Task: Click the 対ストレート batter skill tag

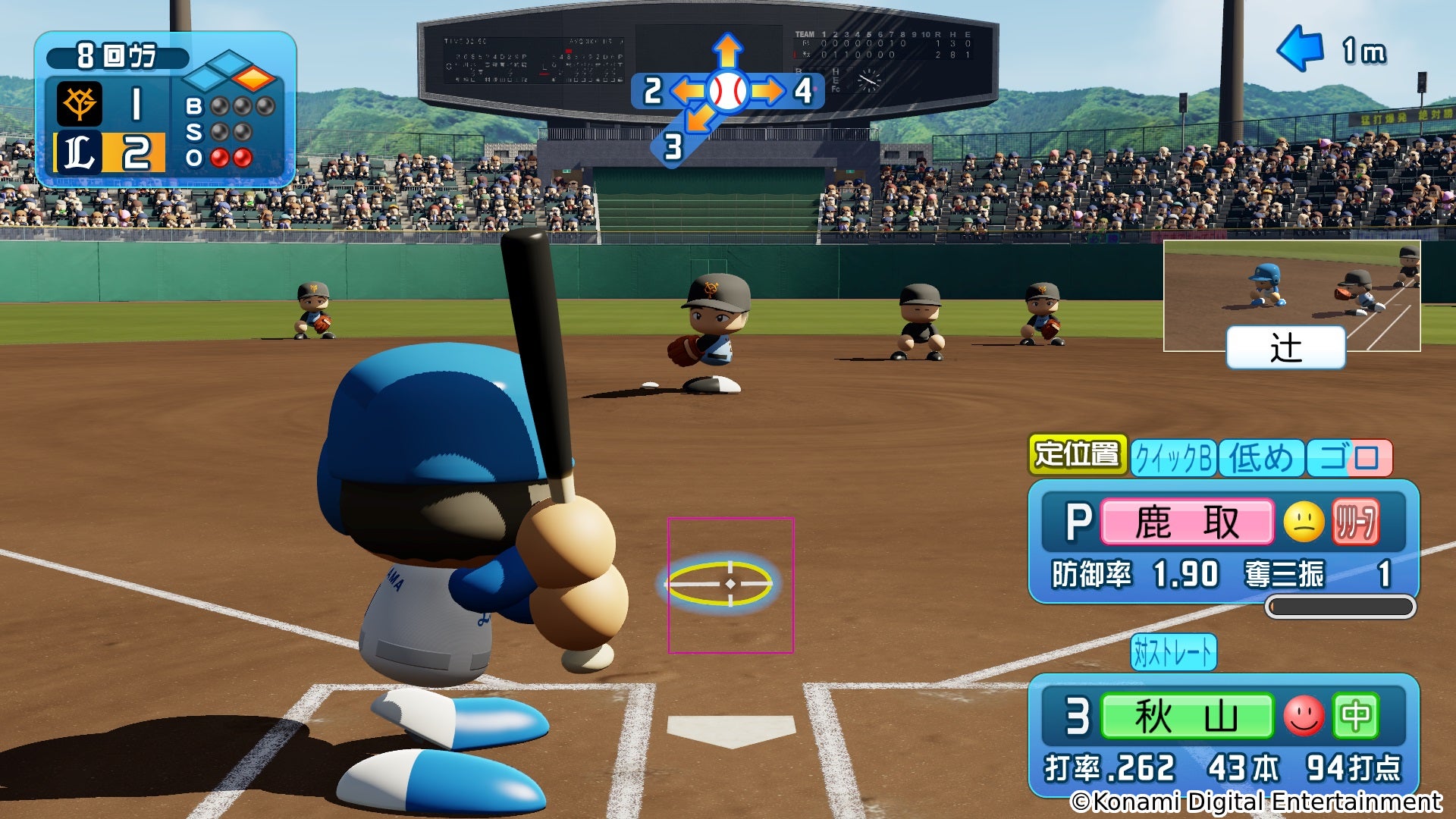Action: [x=1173, y=652]
